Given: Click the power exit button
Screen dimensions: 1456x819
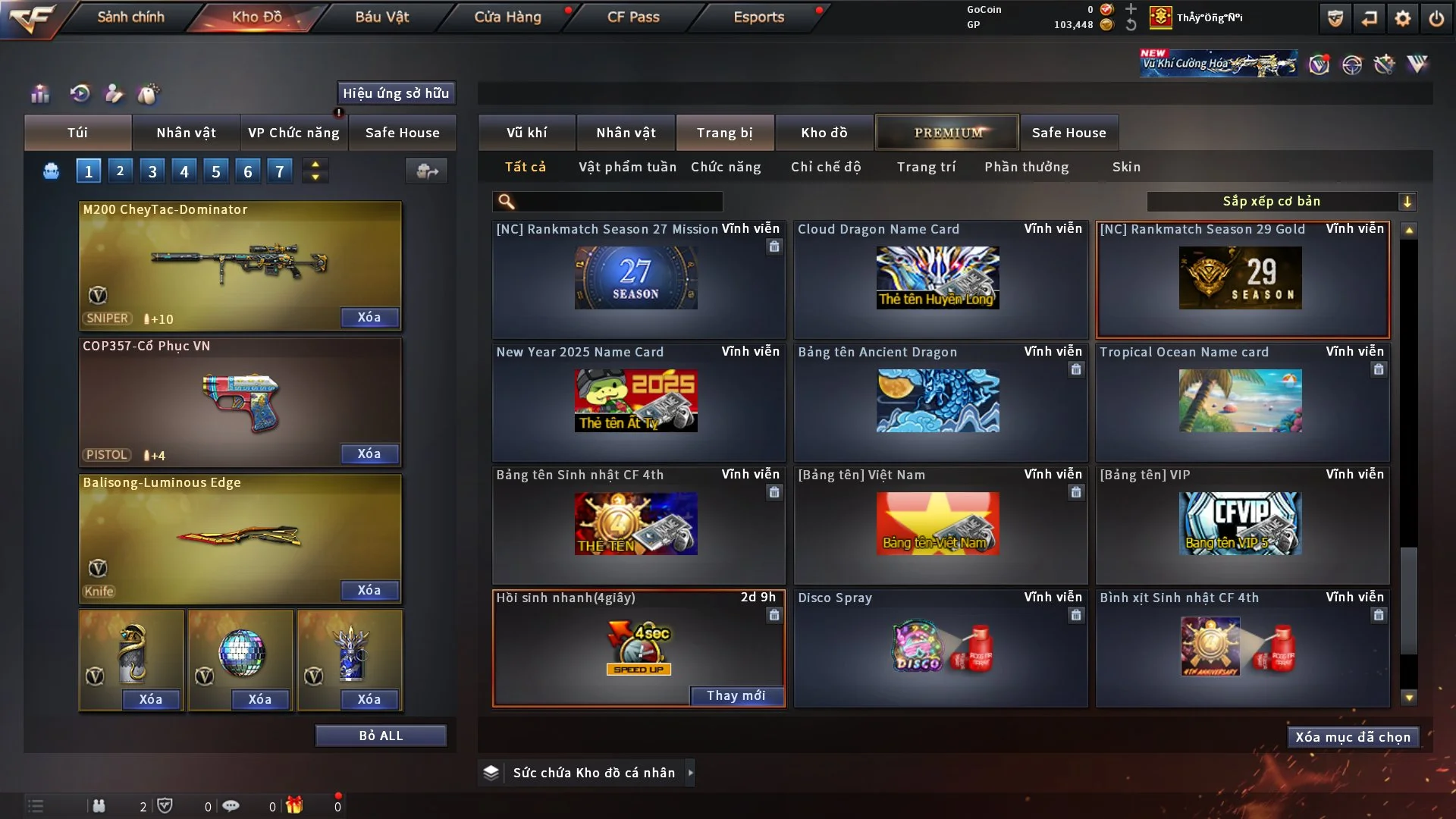Looking at the screenshot, I should pyautogui.click(x=1436, y=18).
